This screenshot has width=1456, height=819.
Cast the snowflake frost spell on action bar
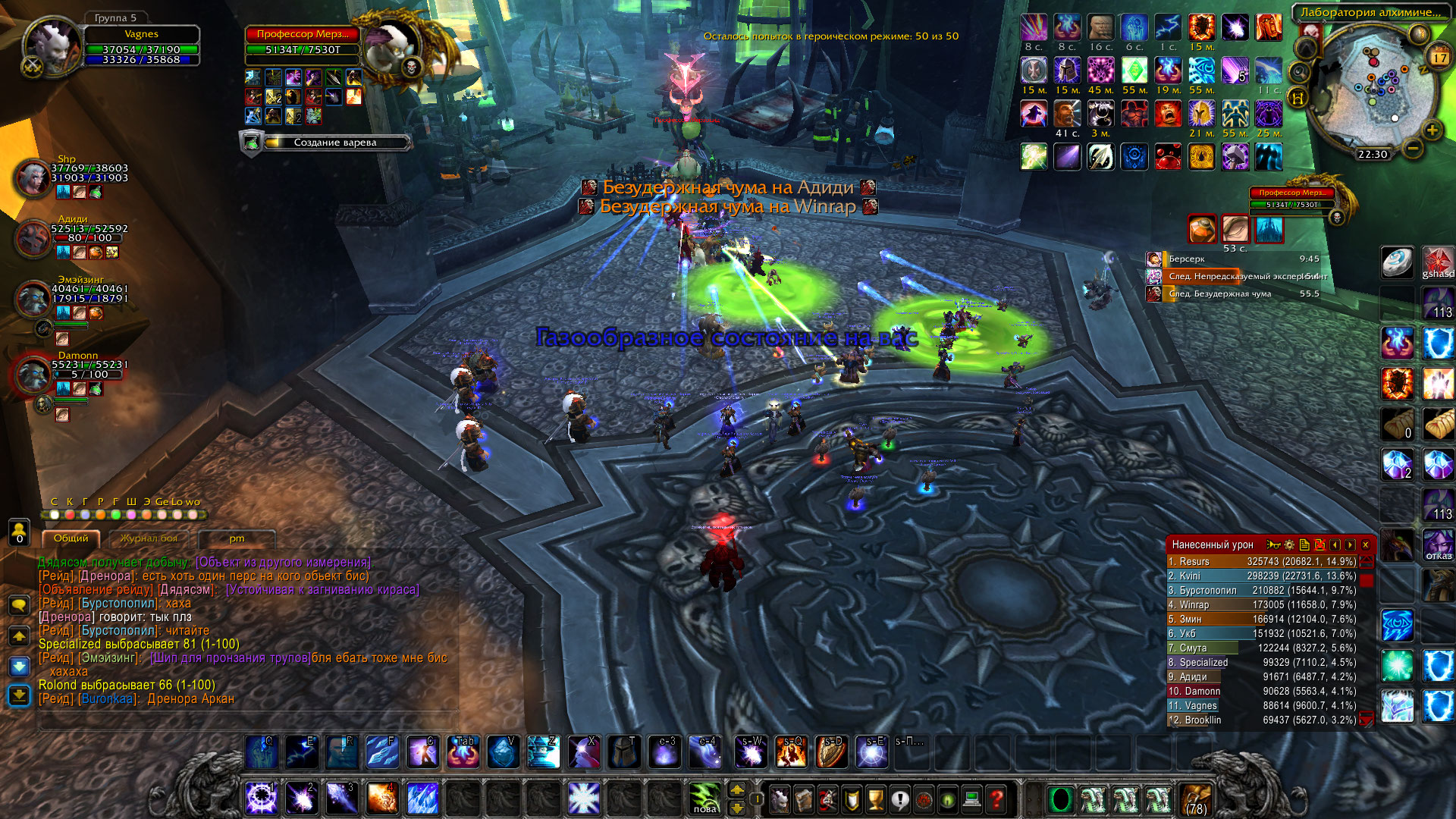(x=584, y=799)
